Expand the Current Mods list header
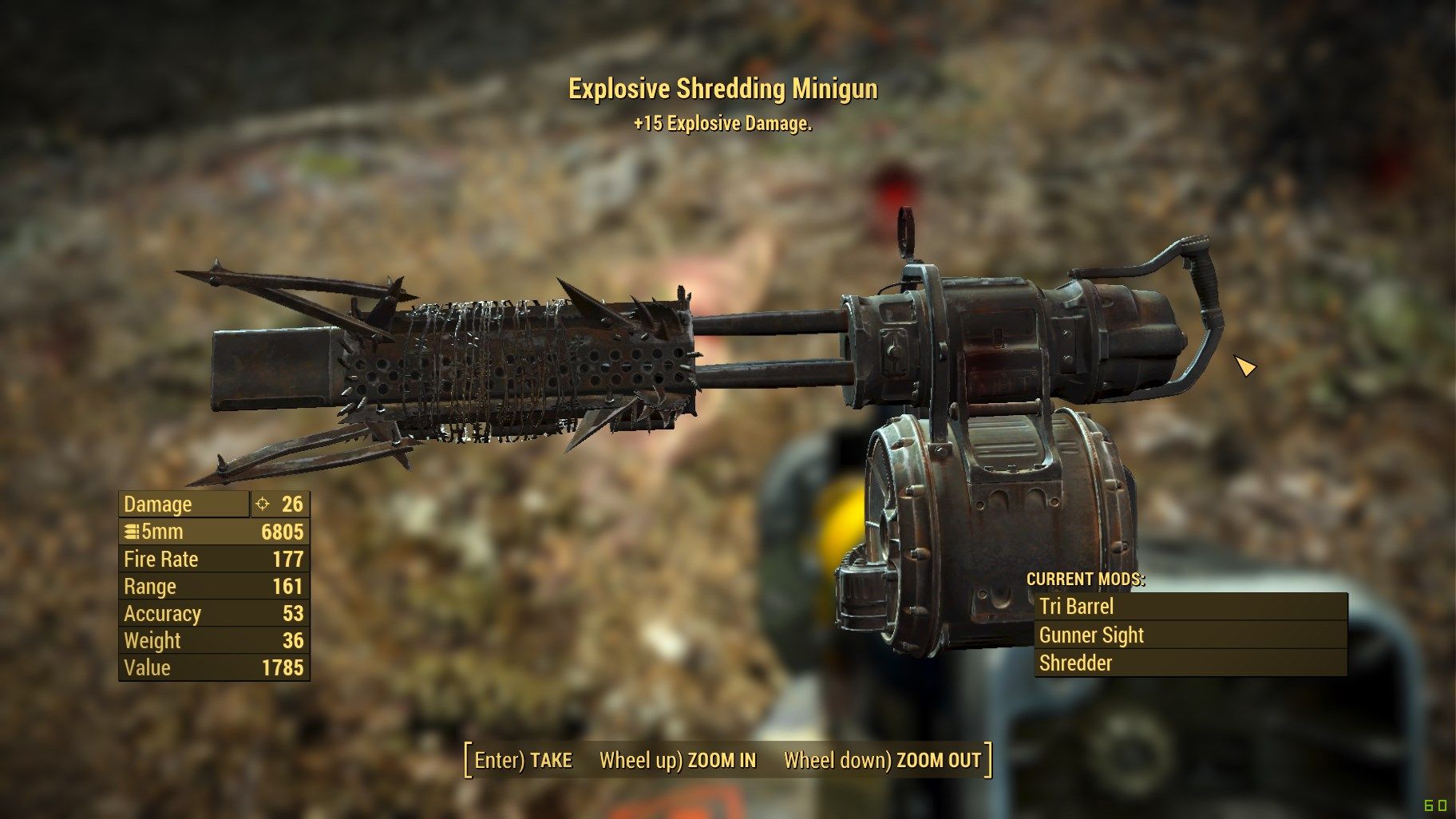 (x=1086, y=581)
